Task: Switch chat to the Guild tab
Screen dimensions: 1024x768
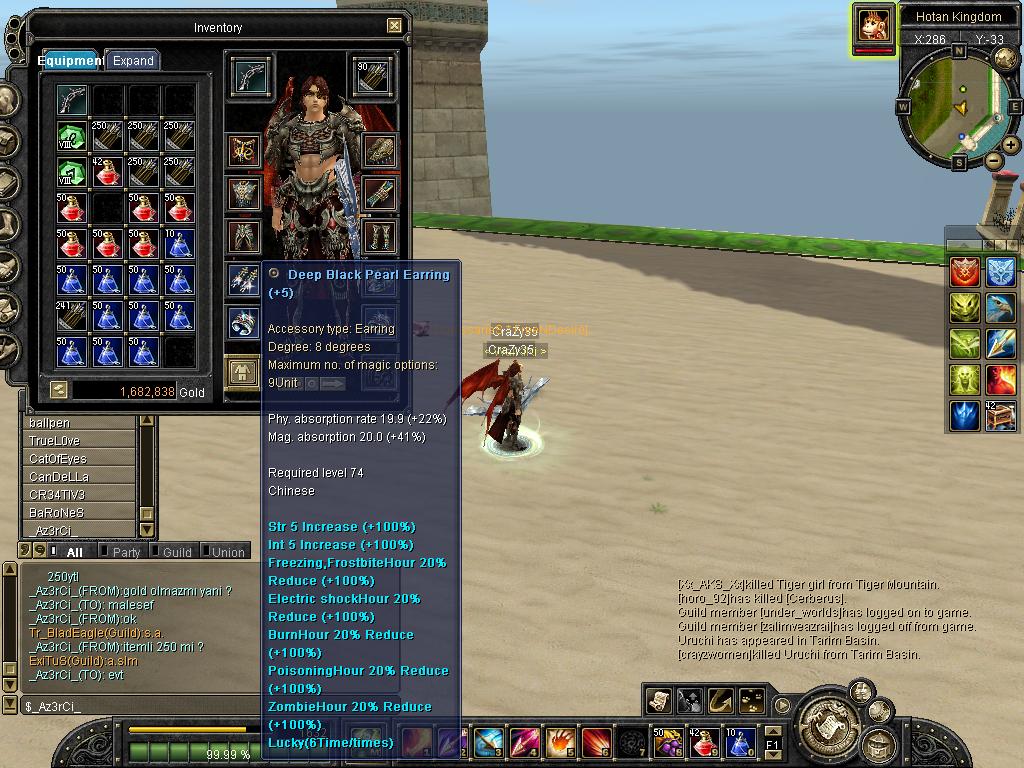Action: [176, 552]
